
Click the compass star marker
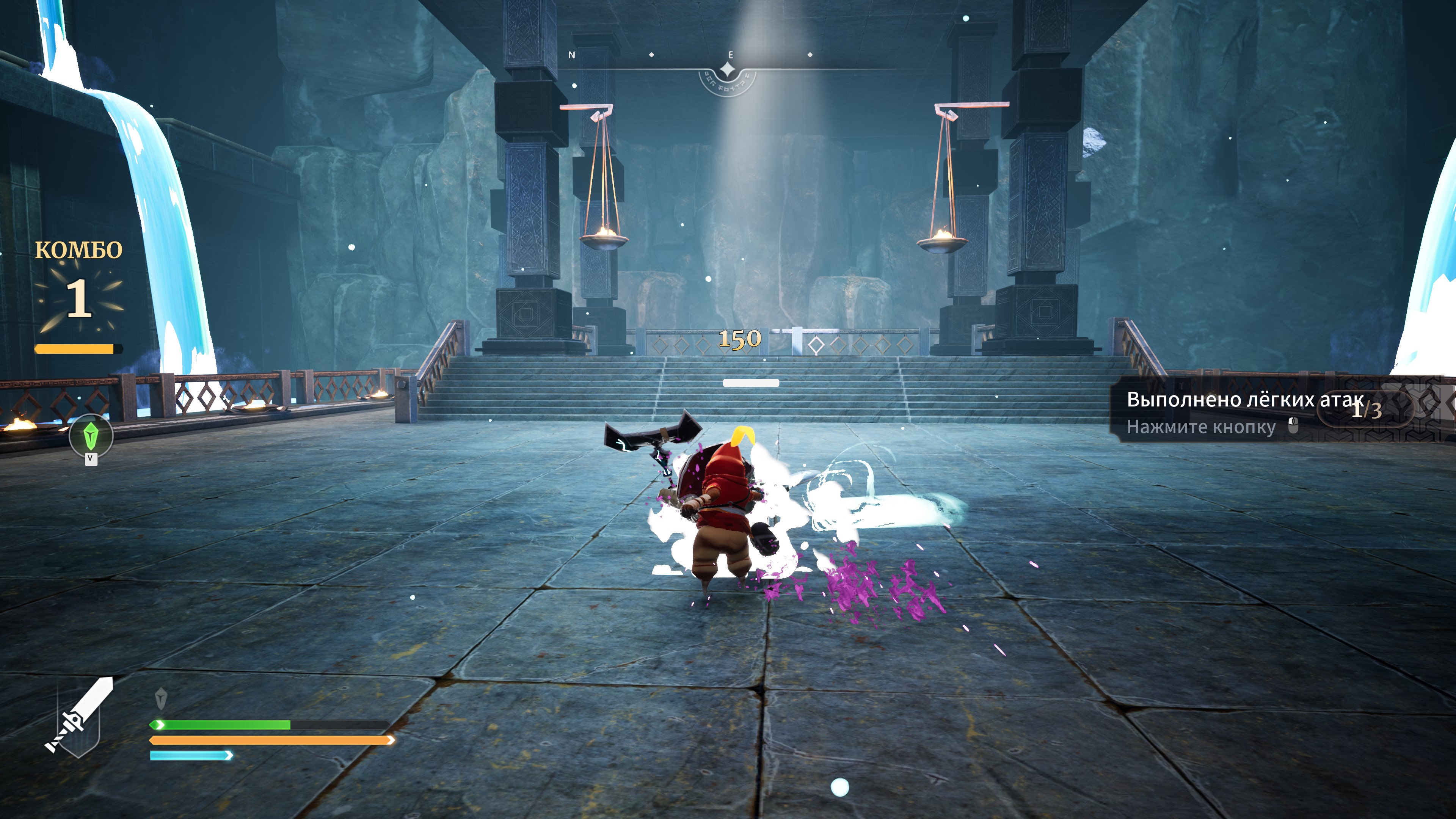(728, 70)
